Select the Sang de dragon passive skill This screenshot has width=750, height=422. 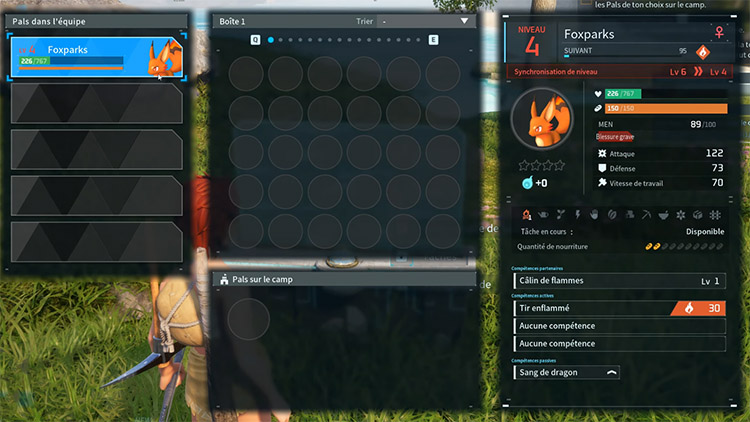(x=567, y=372)
